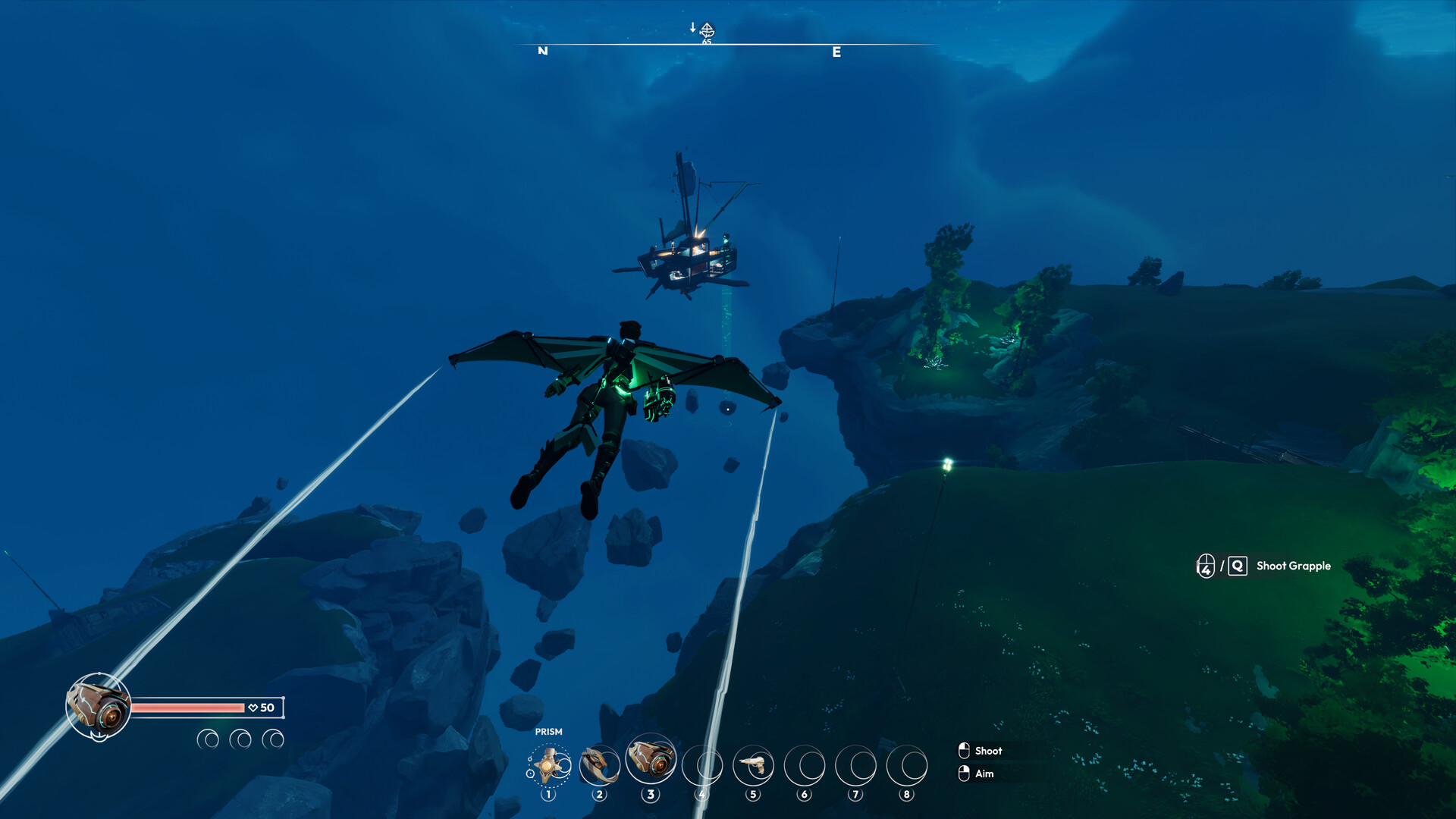Viewport: 1456px width, 819px height.
Task: Click the left mouse icon next to Shoot
Action: (963, 751)
